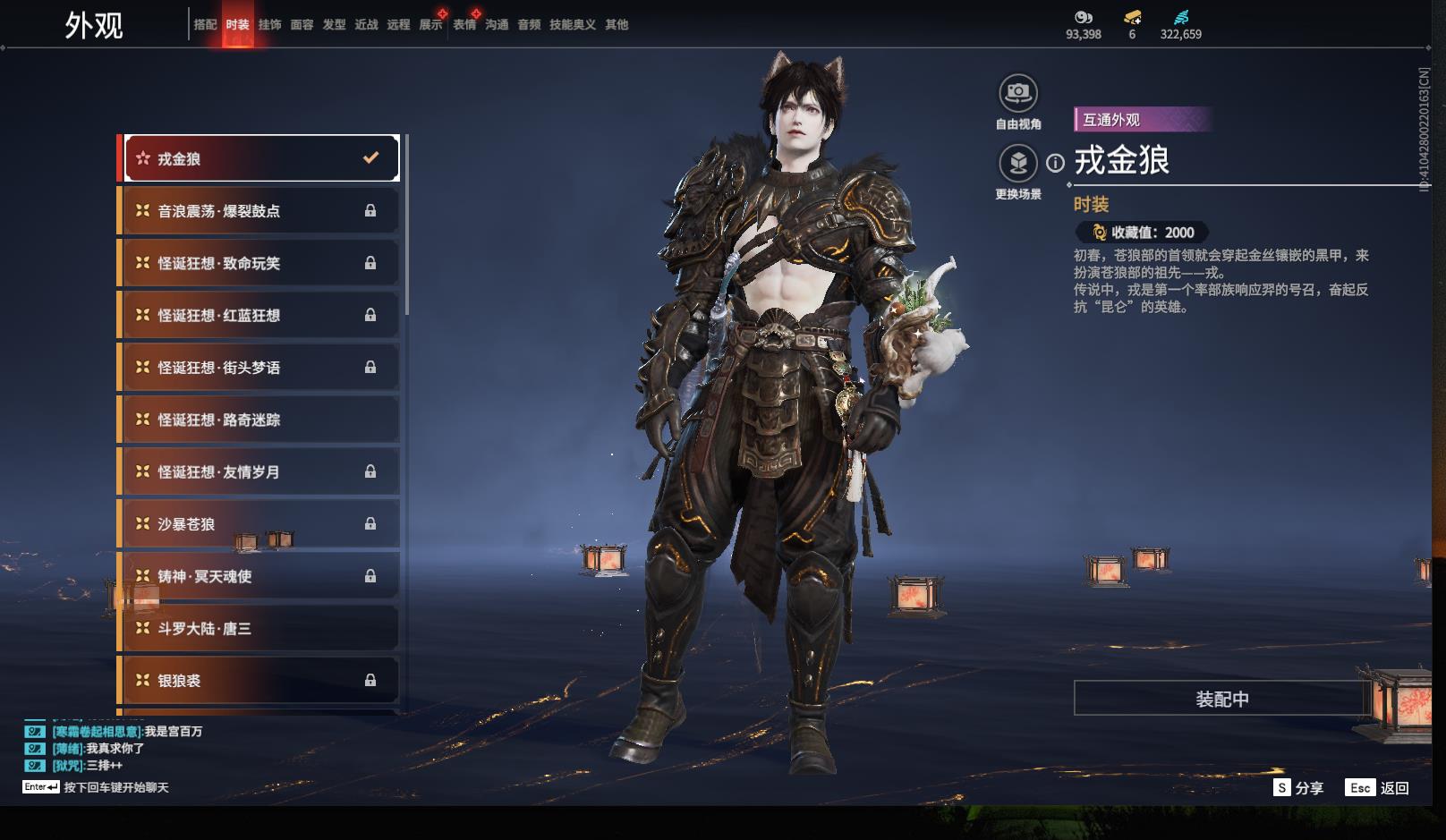Open the 其他 tab
The width and height of the screenshot is (1446, 840).
[617, 25]
